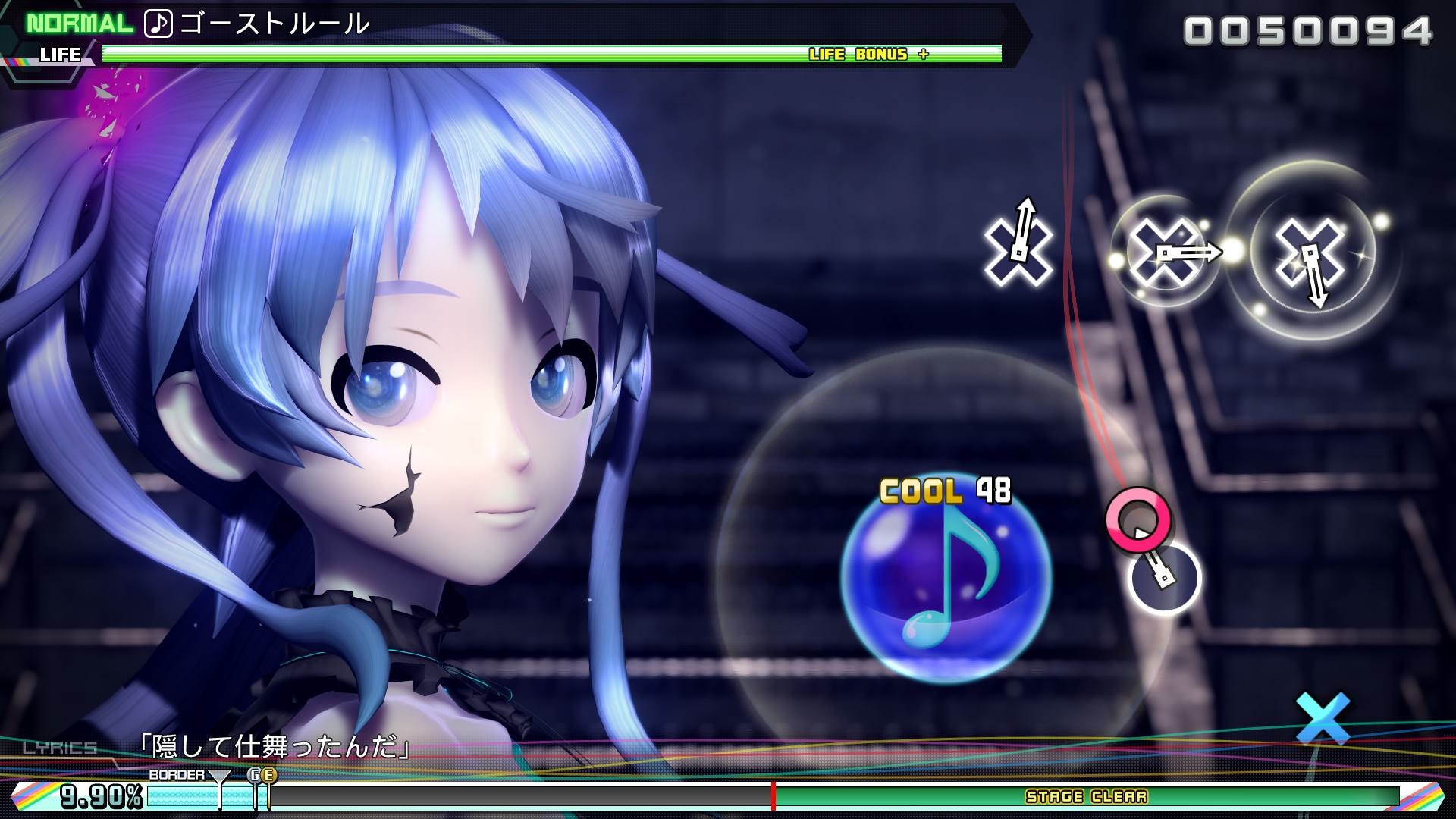Toggle the E gauge indicator
Viewport: 1456px width, 819px height.
click(268, 776)
